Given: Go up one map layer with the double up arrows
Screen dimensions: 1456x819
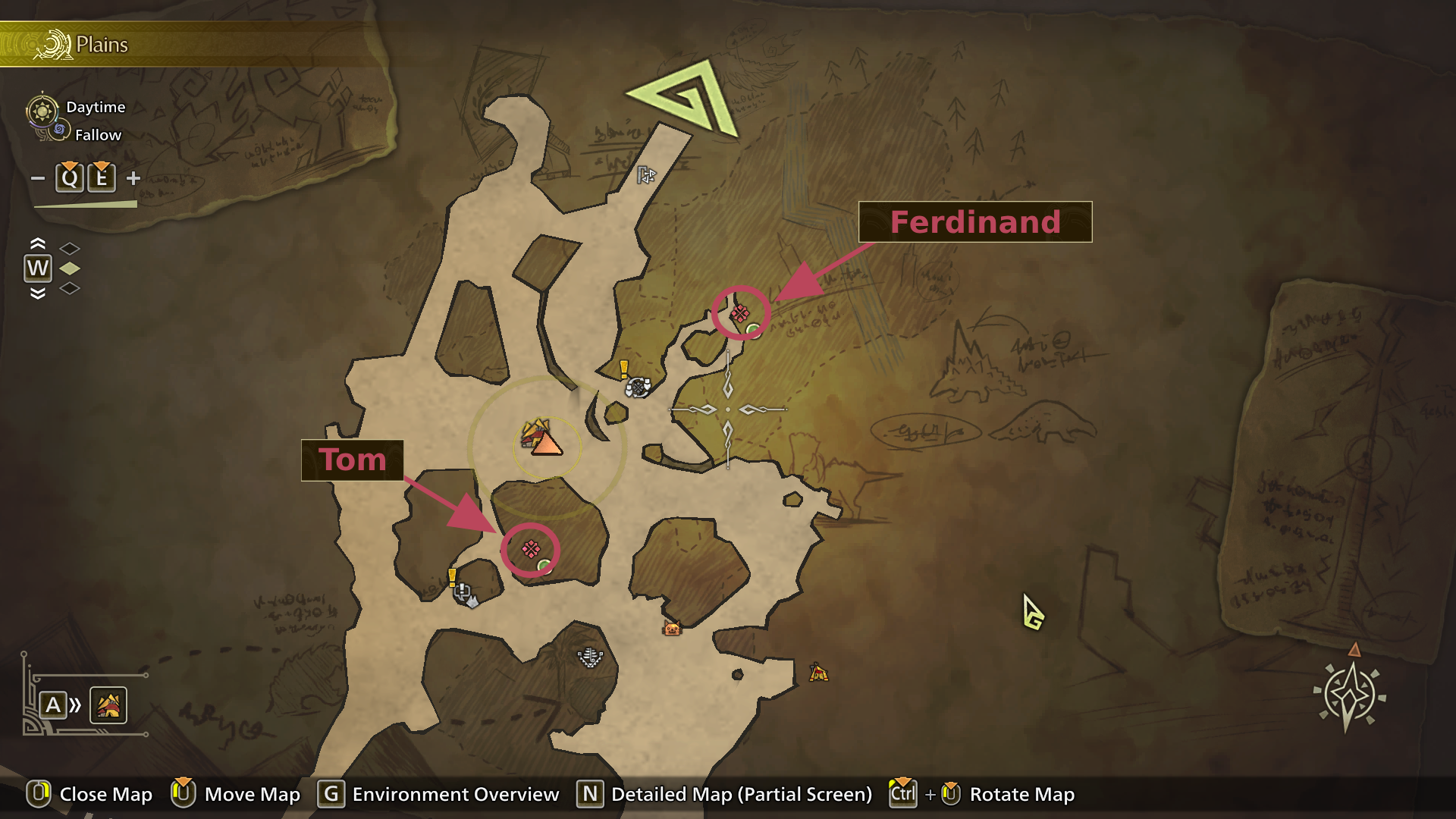Looking at the screenshot, I should point(37,244).
